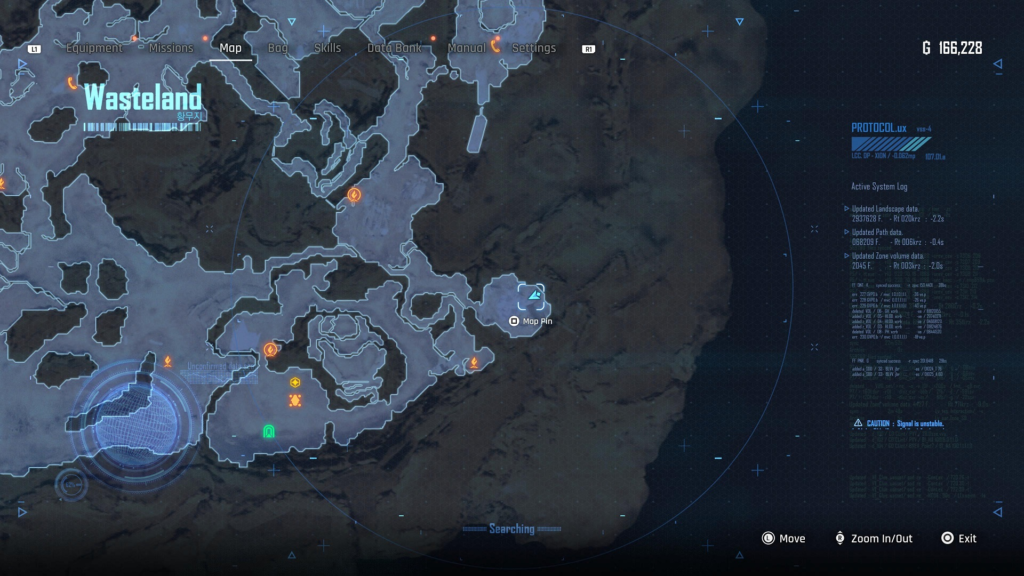Image resolution: width=1024 pixels, height=576 pixels.
Task: Open the Missions tab
Action: click(x=171, y=48)
